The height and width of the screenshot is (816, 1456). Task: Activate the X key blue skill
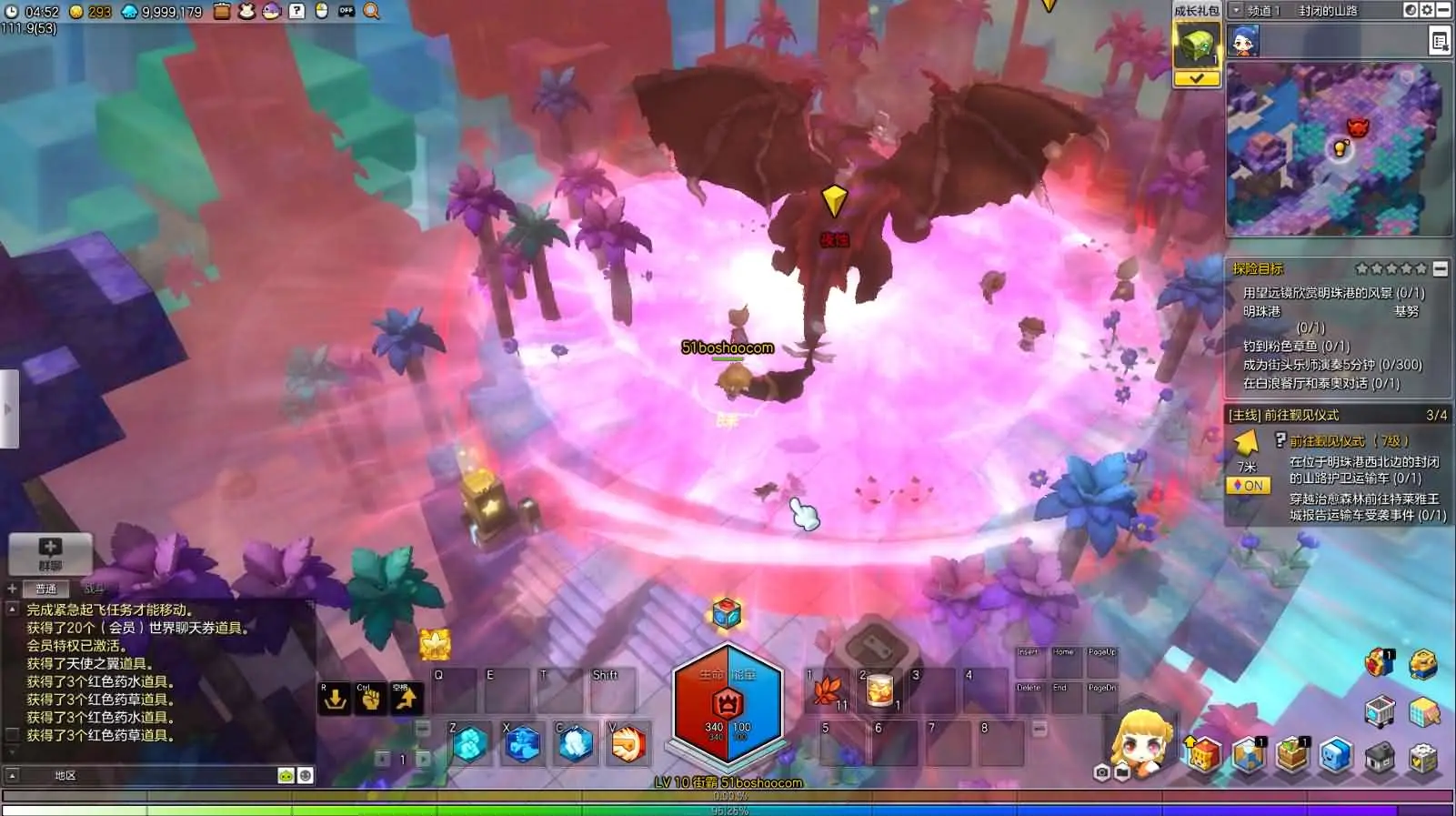(523, 744)
